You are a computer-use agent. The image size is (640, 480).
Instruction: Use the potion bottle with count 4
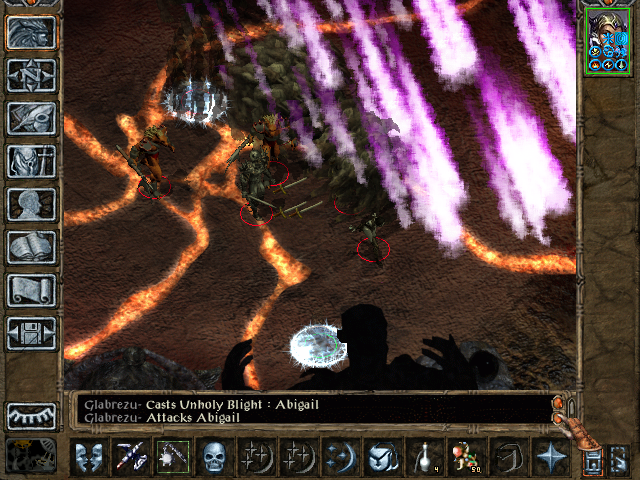click(424, 457)
